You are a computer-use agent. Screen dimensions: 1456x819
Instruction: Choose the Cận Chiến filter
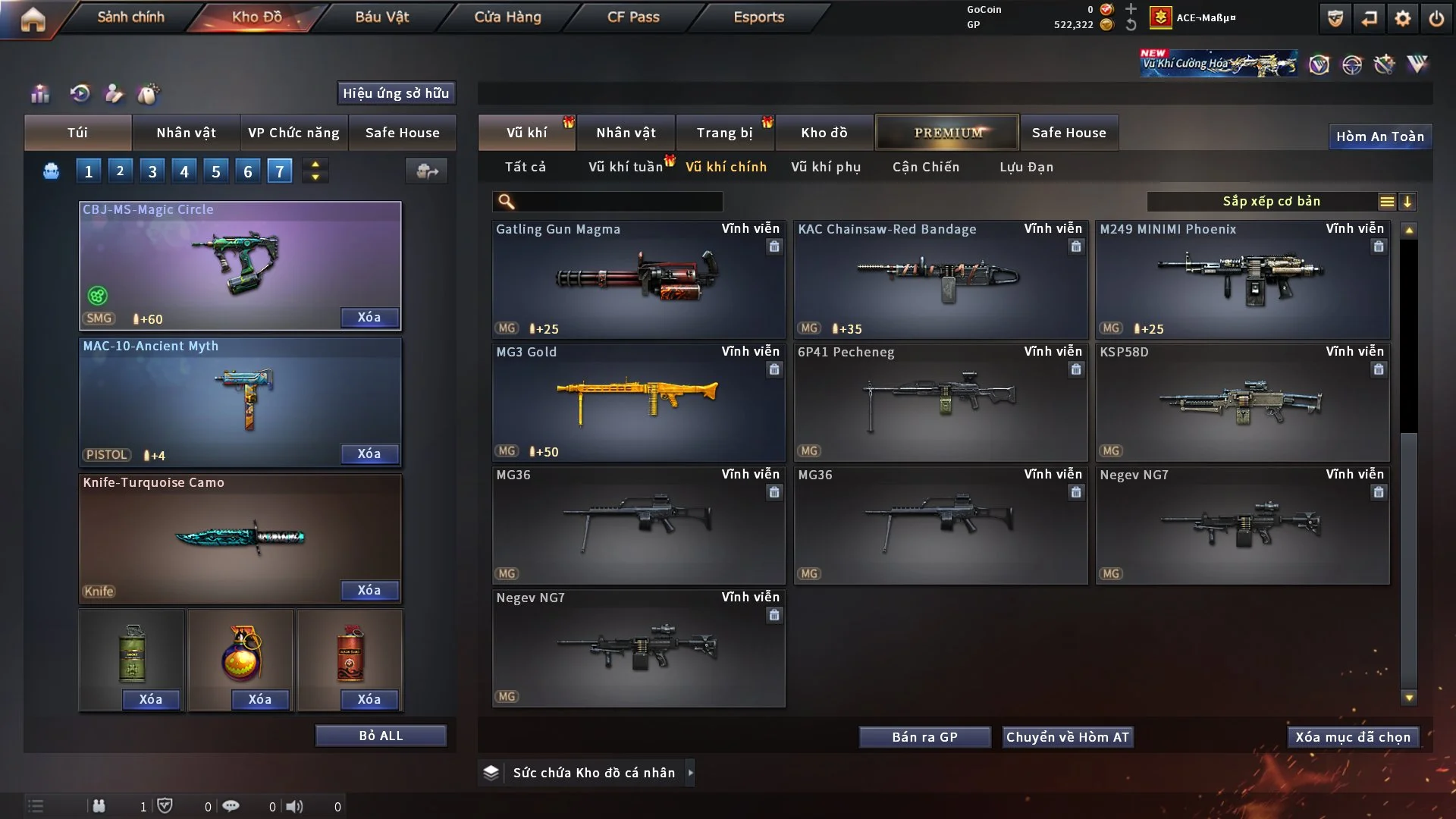click(x=926, y=167)
